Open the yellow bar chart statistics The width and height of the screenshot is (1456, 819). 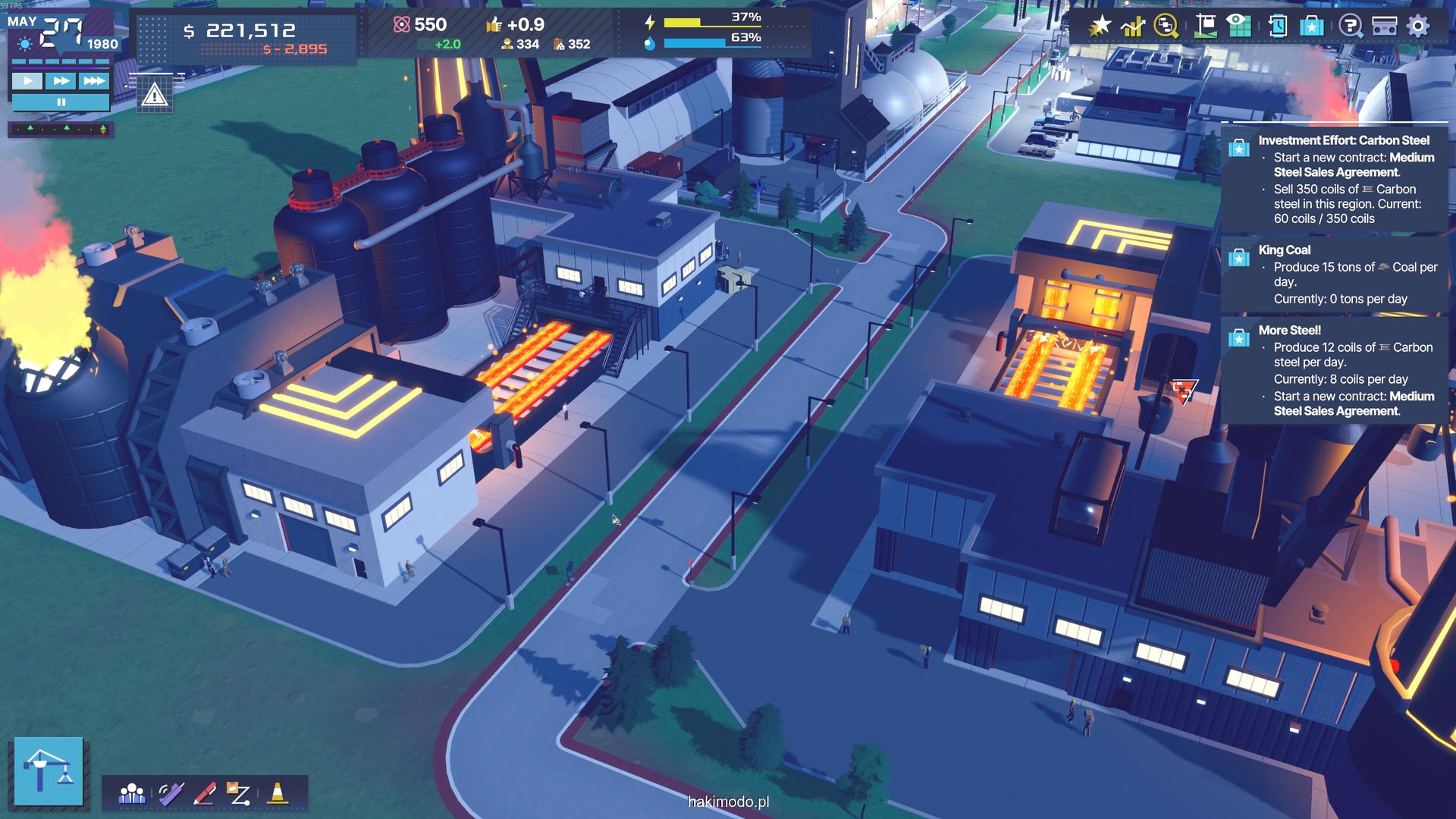pyautogui.click(x=1133, y=27)
